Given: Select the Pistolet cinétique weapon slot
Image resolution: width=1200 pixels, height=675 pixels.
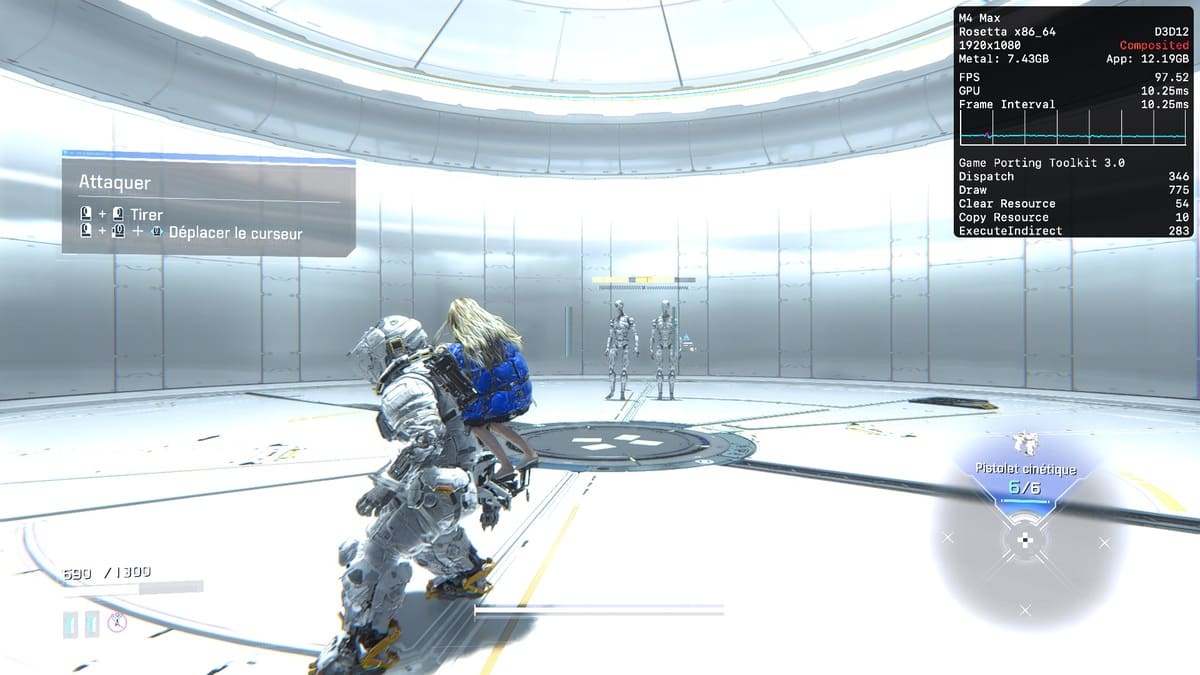Looking at the screenshot, I should click(1025, 479).
